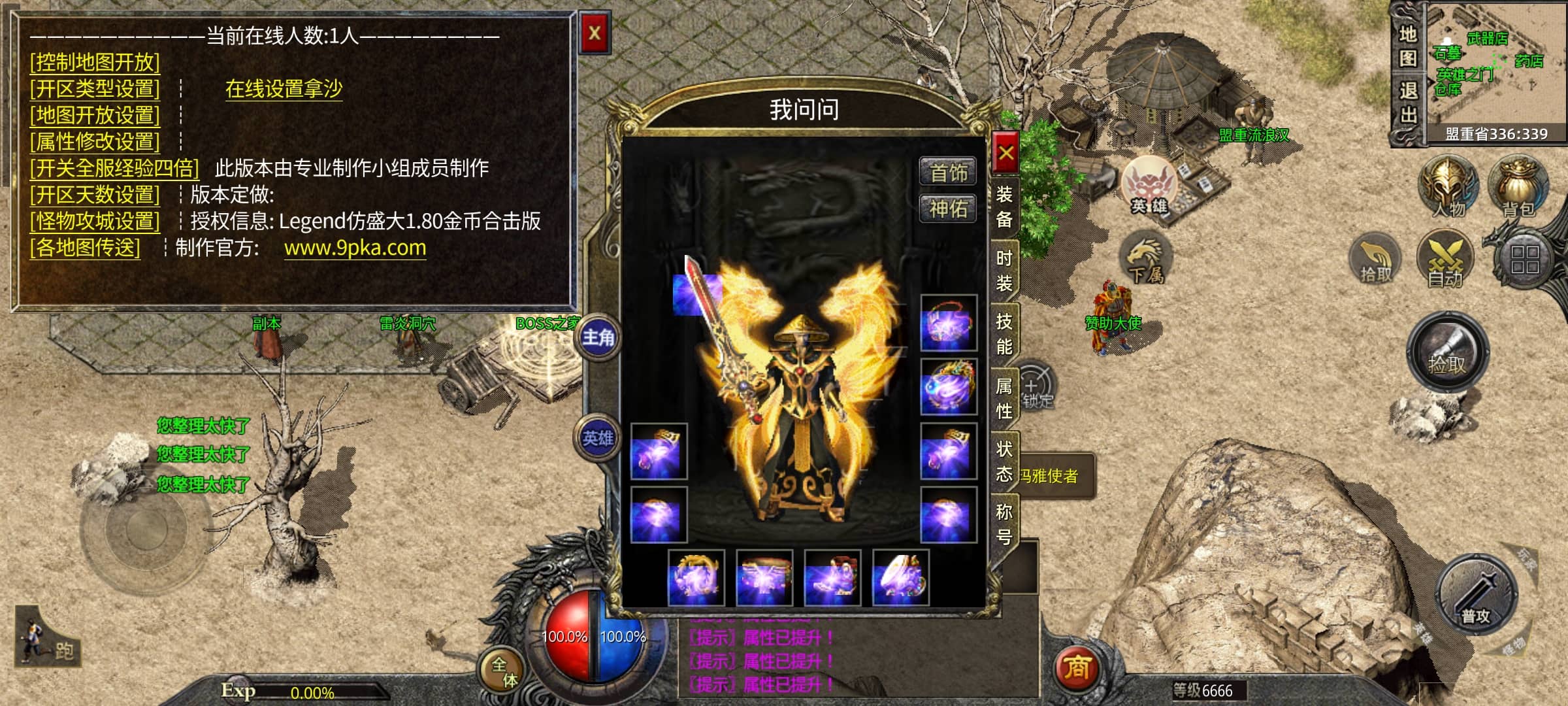Switch to the 技能 skills tab
The width and height of the screenshot is (1568, 706).
[1004, 333]
